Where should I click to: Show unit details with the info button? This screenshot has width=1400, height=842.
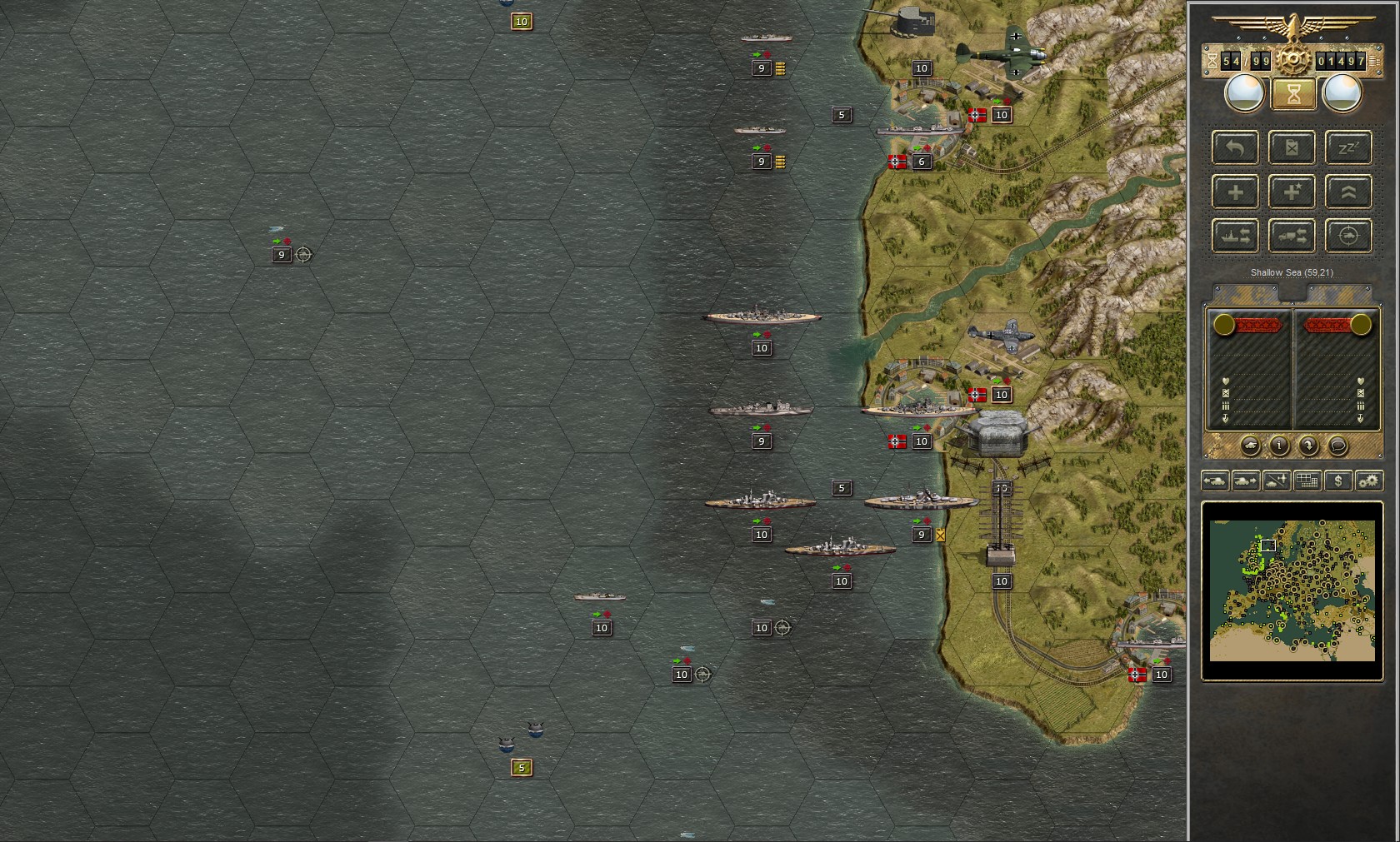1278,447
